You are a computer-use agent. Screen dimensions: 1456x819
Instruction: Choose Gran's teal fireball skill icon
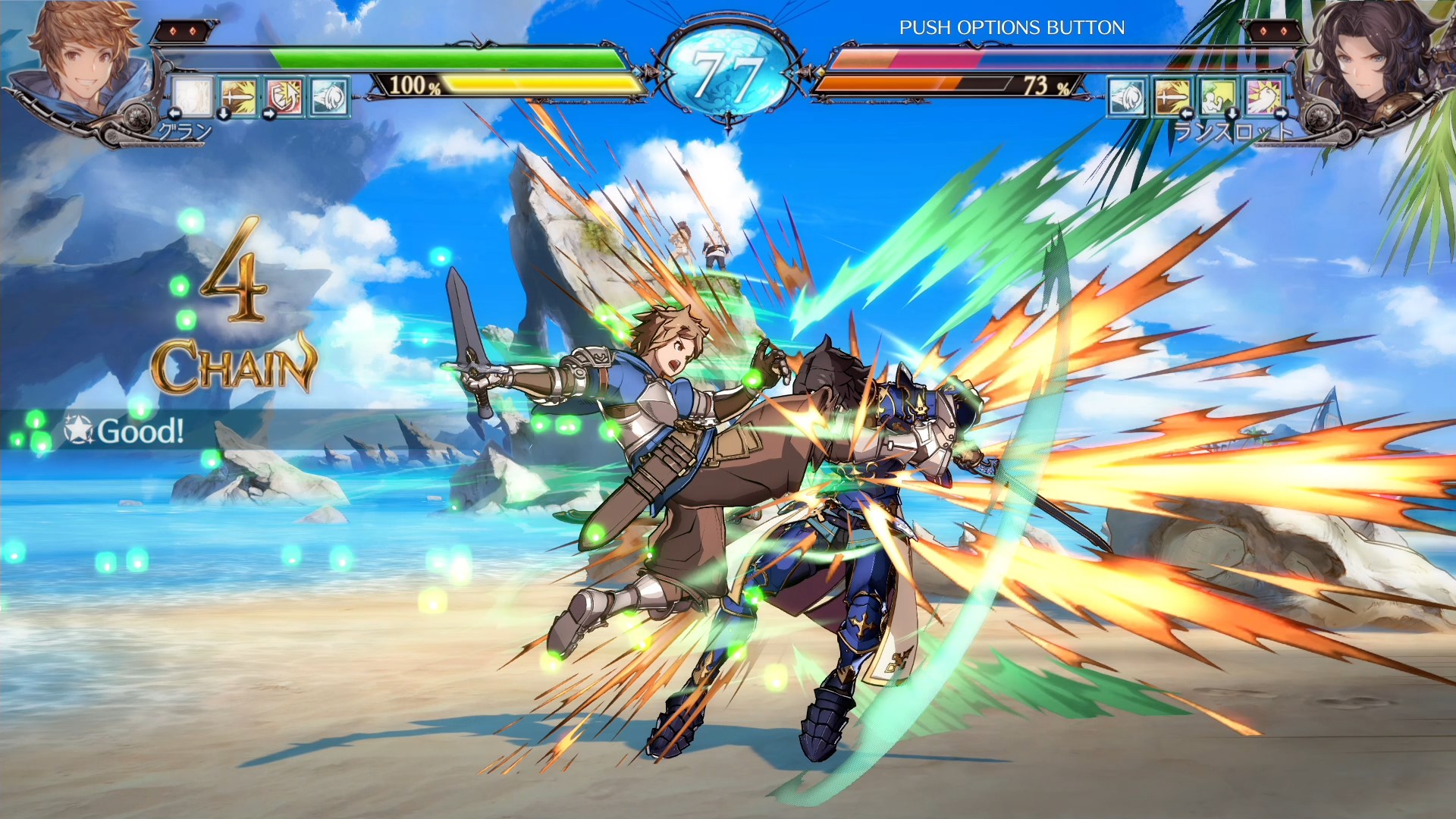click(329, 97)
